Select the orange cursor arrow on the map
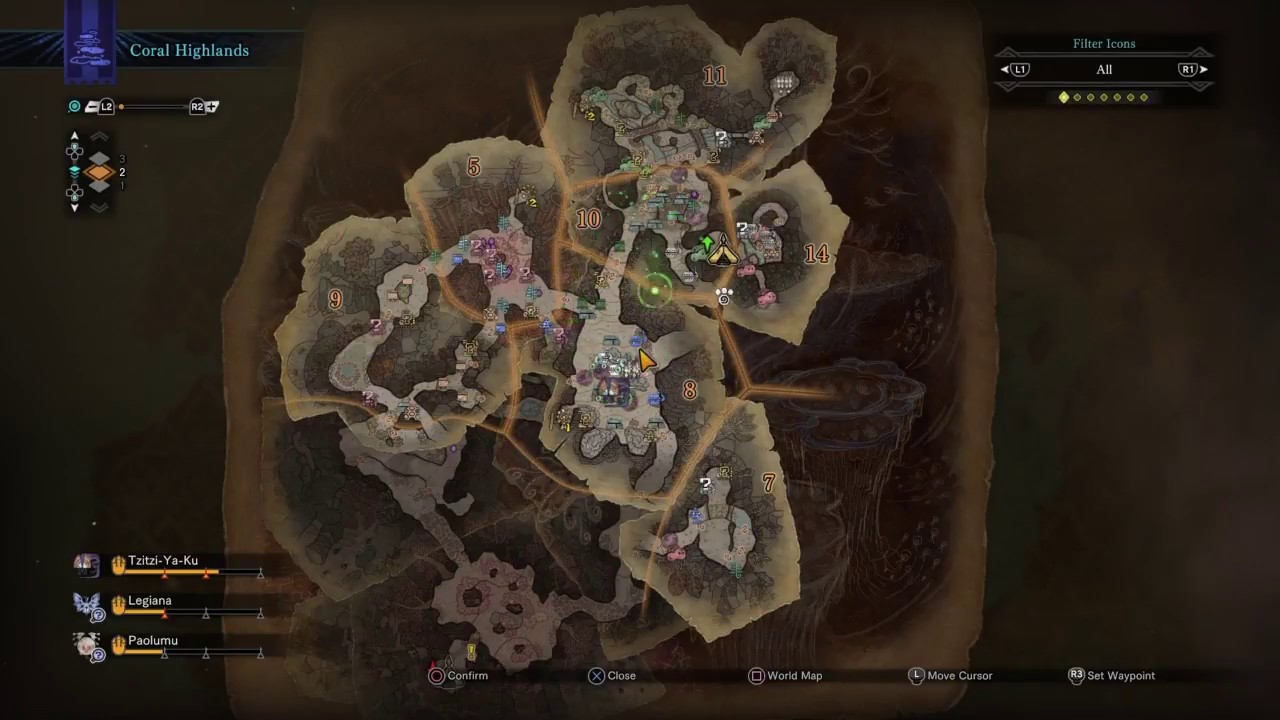This screenshot has width=1280, height=720. [646, 359]
